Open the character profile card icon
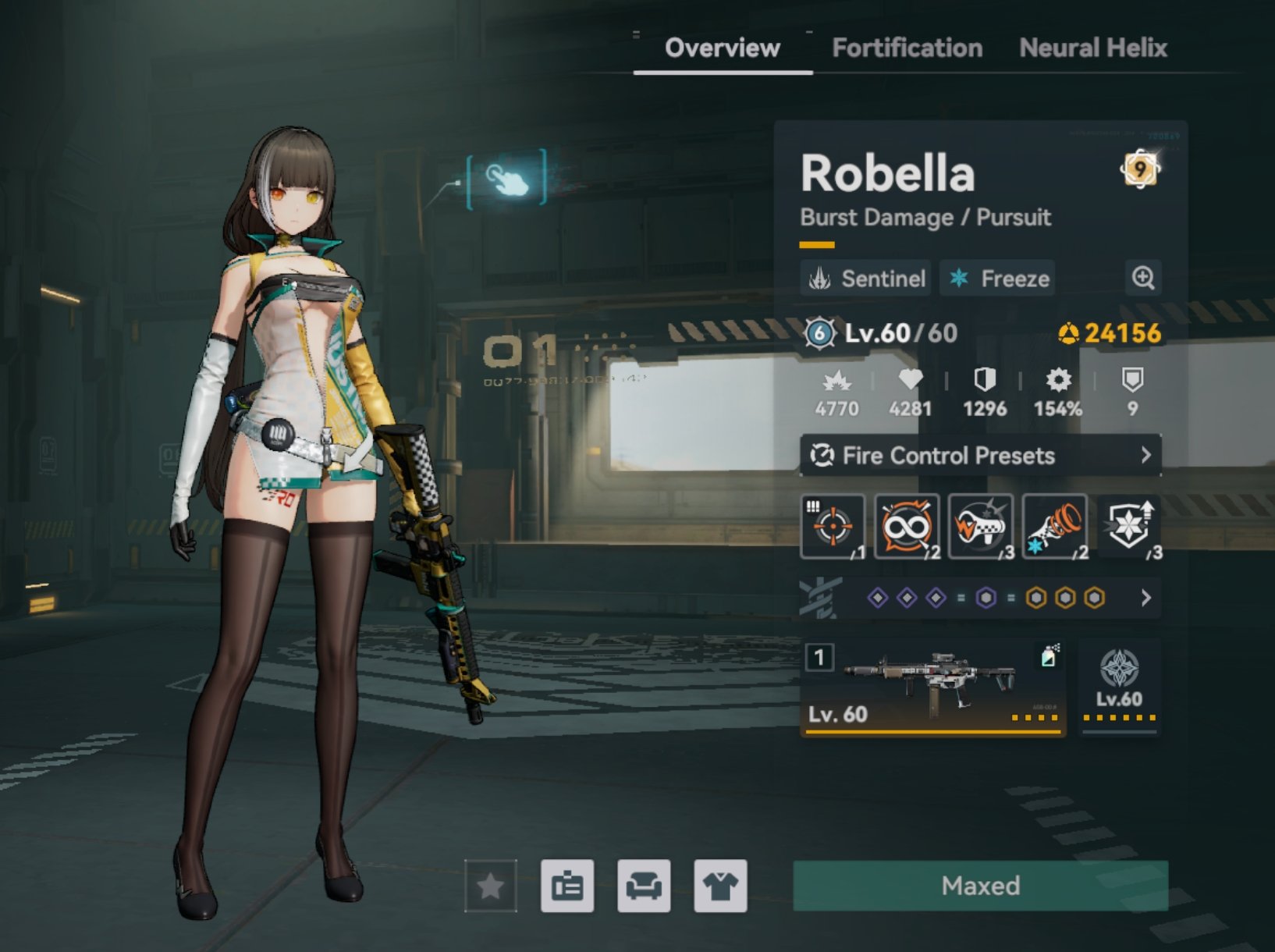This screenshot has width=1275, height=952. click(x=567, y=886)
